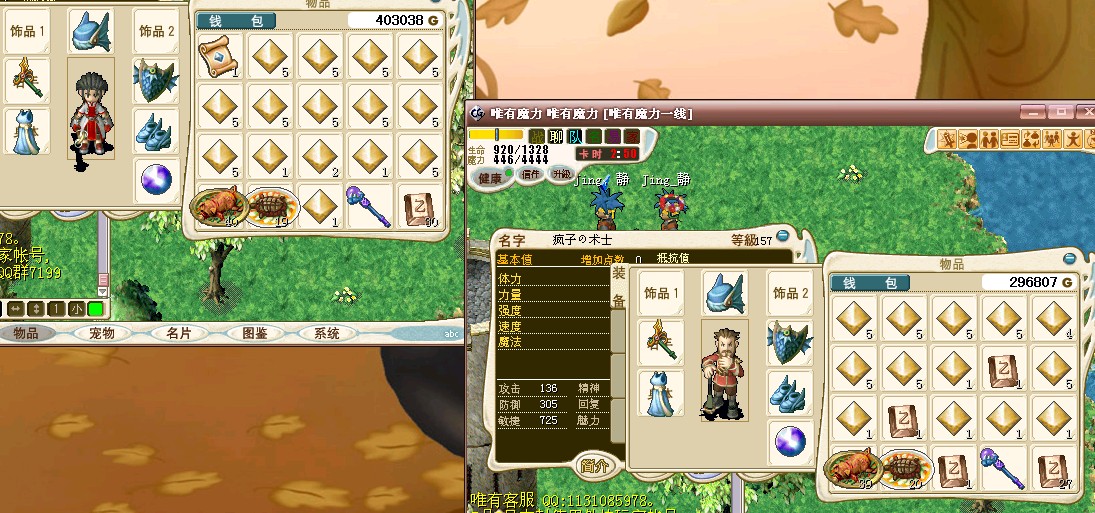Open the 信件 mail button
This screenshot has width=1095, height=513.
click(x=530, y=175)
